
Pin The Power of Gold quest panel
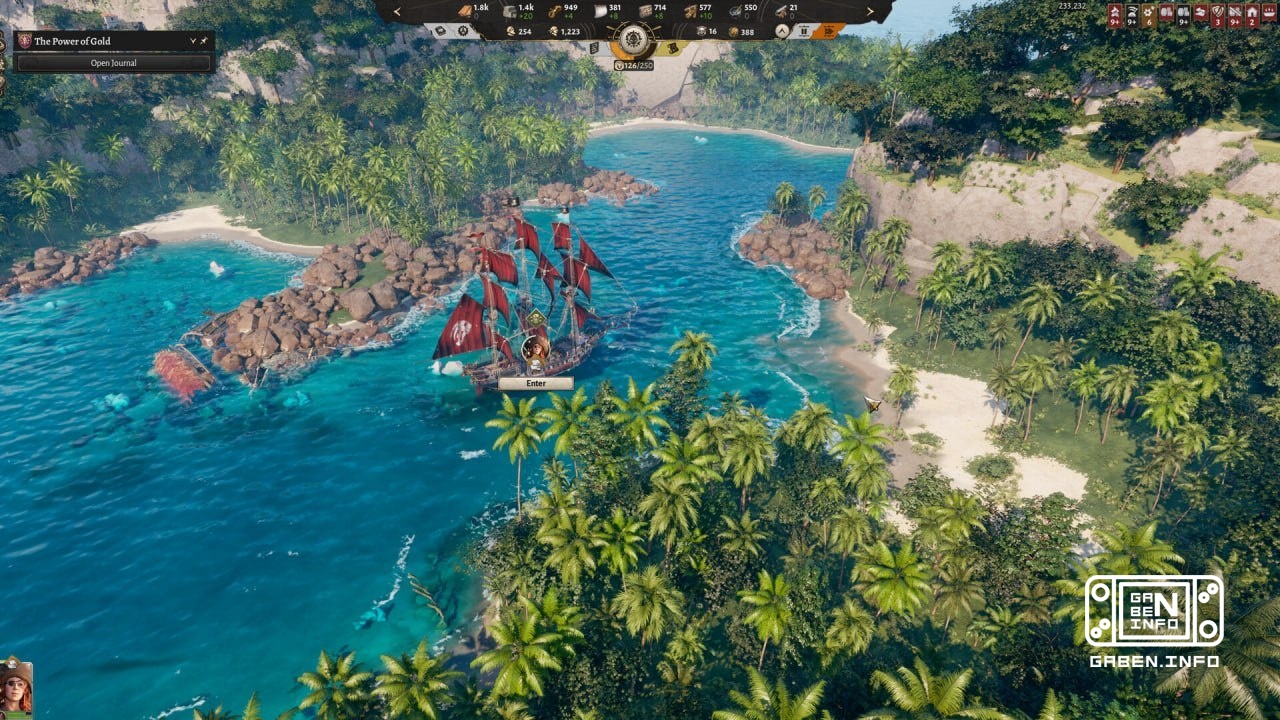204,41
